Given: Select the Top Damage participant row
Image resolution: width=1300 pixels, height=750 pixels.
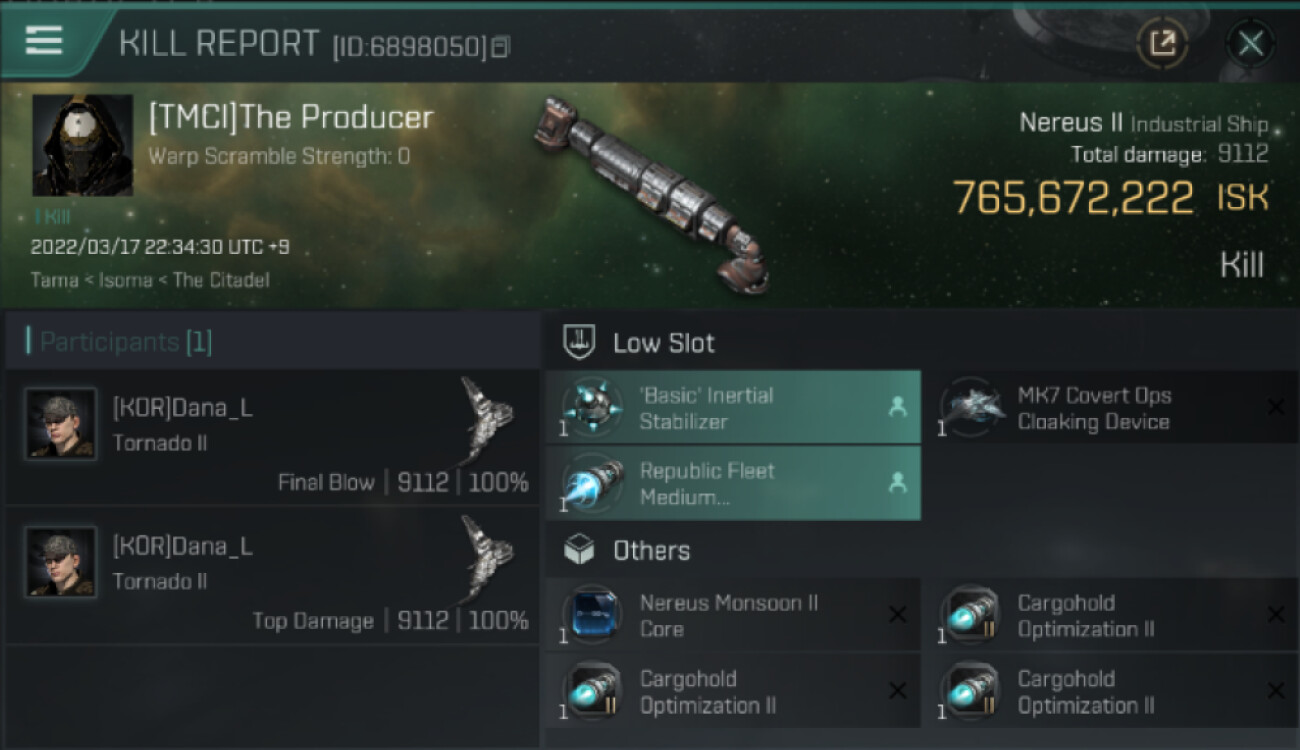Looking at the screenshot, I should tap(270, 576).
